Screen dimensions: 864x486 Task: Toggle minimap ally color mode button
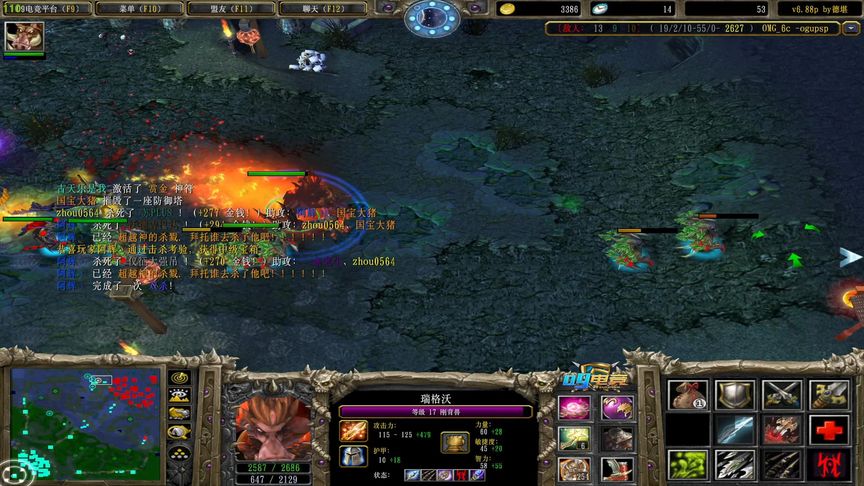pyautogui.click(x=180, y=413)
